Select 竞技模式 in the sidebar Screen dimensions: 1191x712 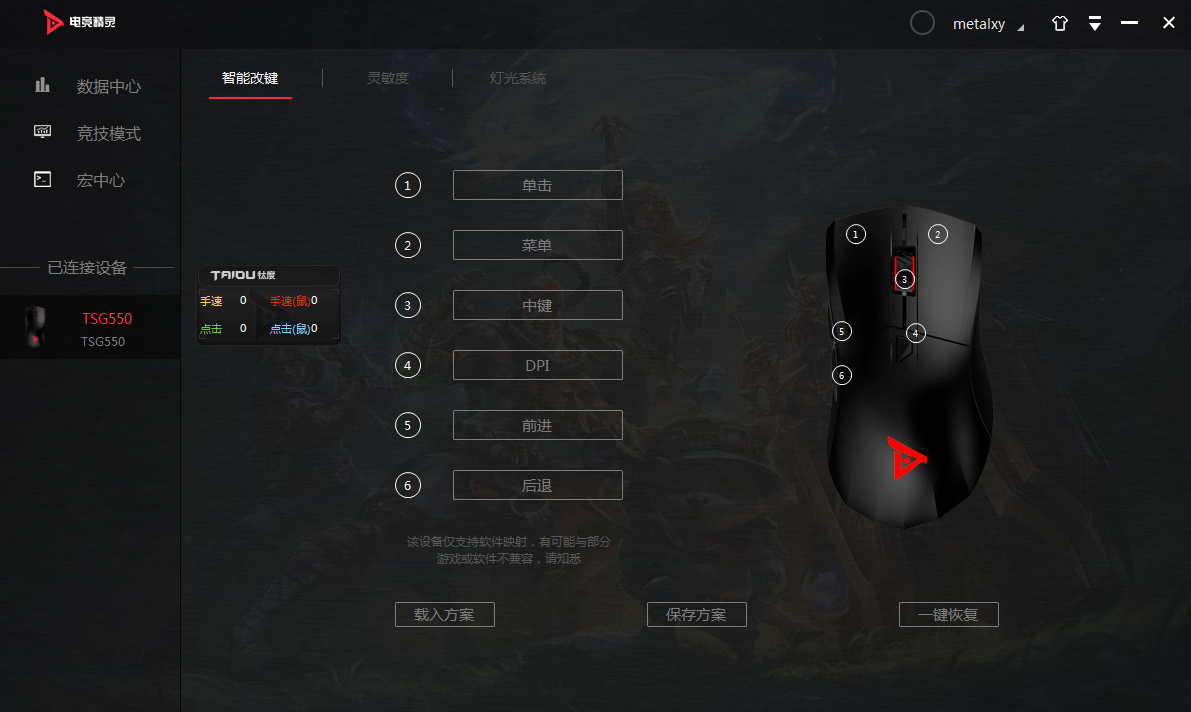point(108,133)
